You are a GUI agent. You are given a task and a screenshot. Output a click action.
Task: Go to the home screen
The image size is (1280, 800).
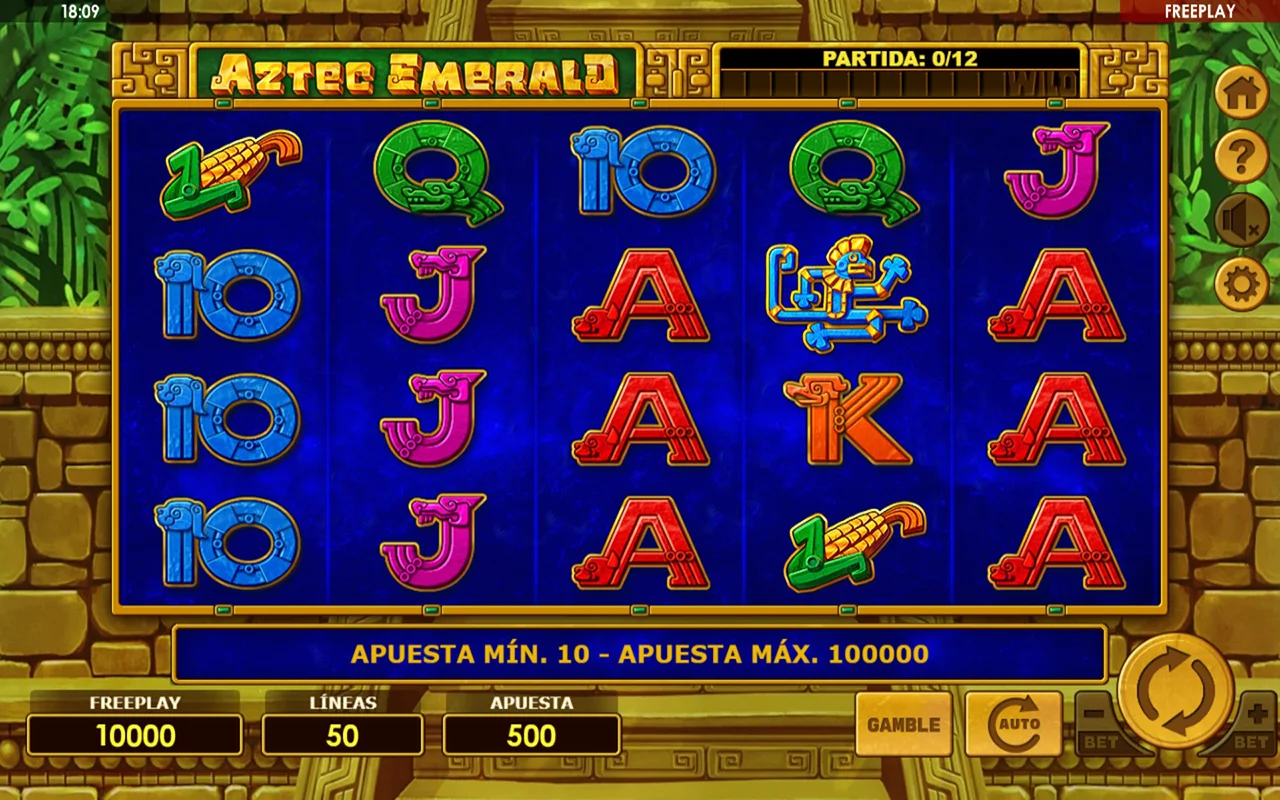click(1241, 94)
